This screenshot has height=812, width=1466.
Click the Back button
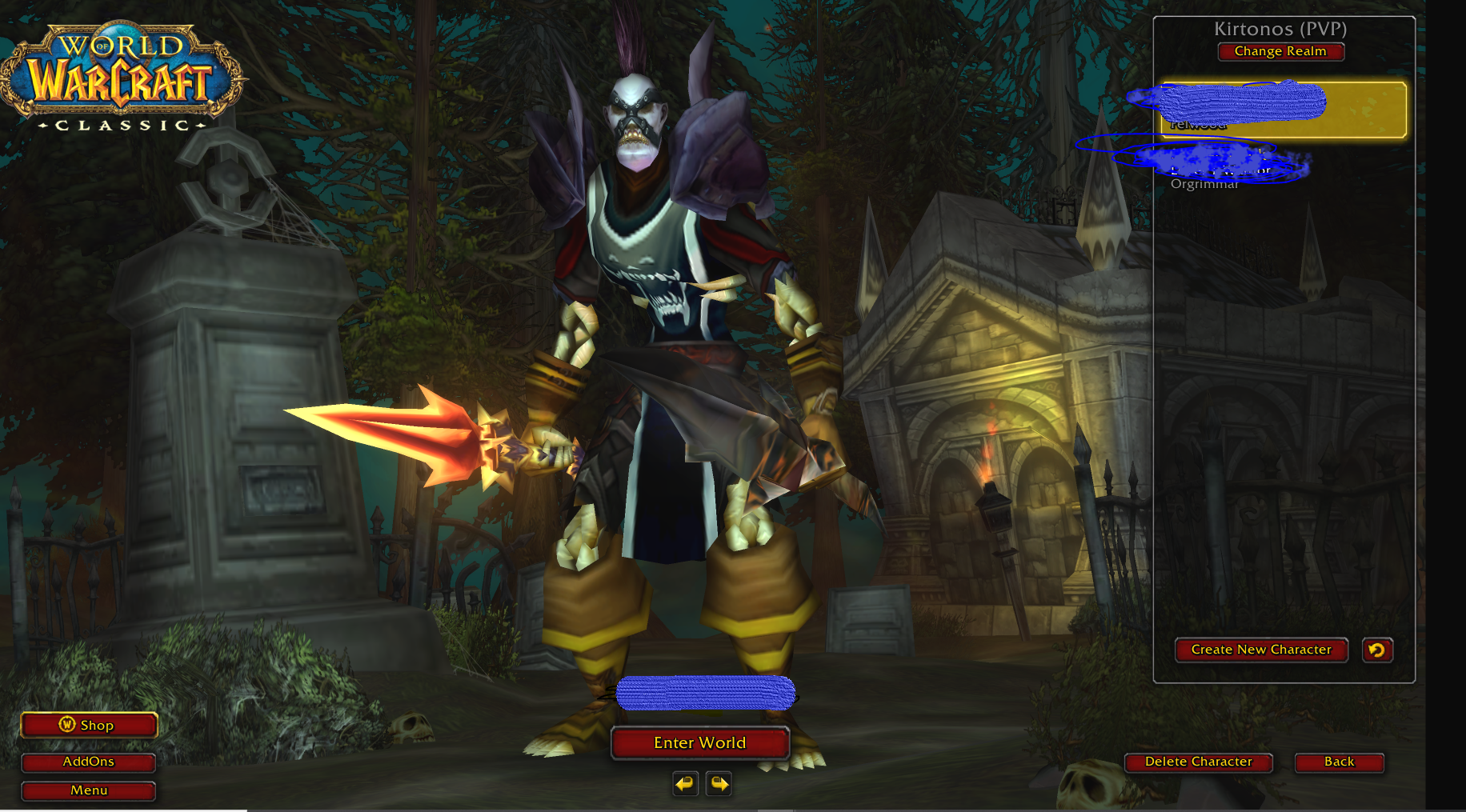point(1340,762)
